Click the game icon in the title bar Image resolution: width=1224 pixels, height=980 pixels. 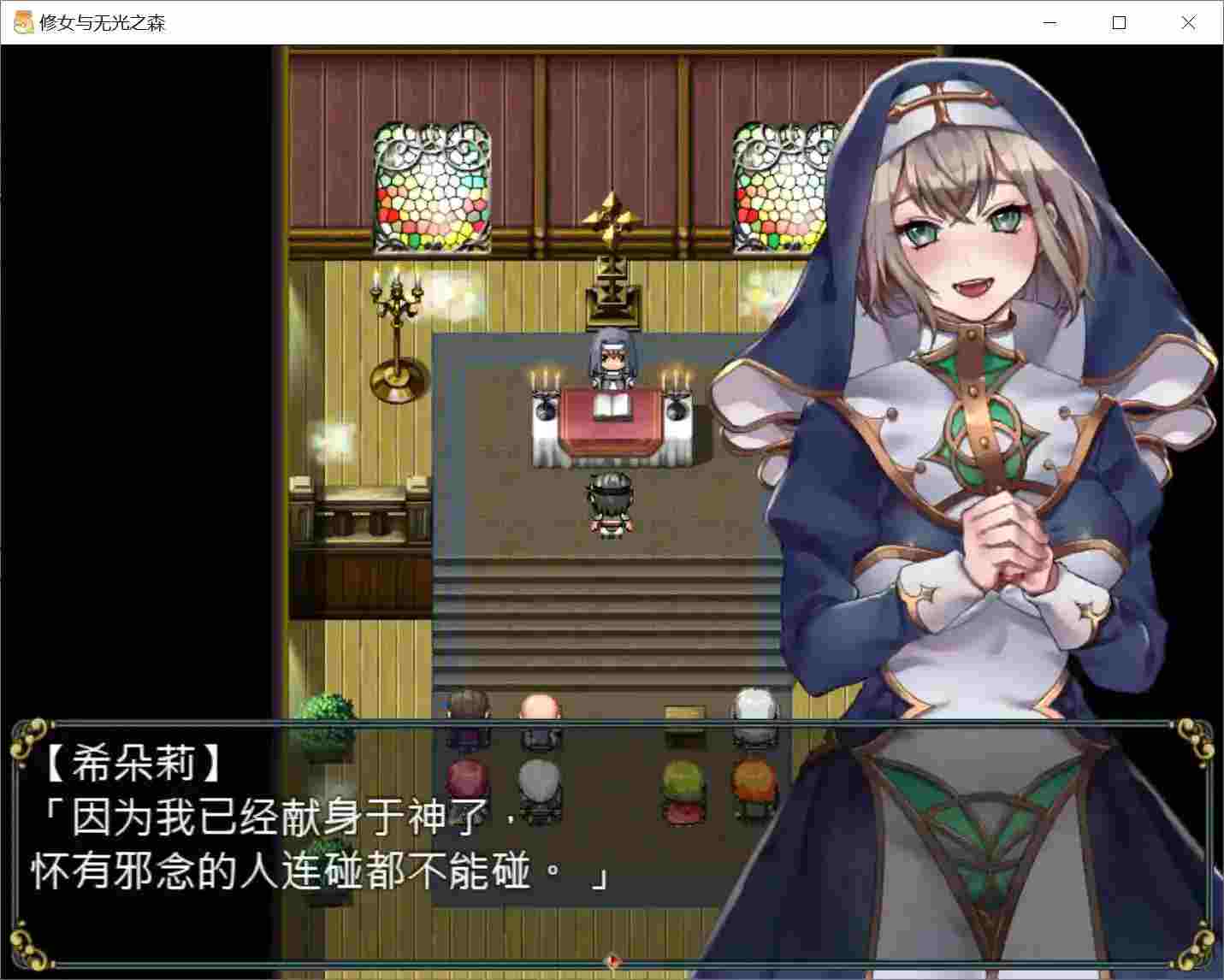[21, 21]
